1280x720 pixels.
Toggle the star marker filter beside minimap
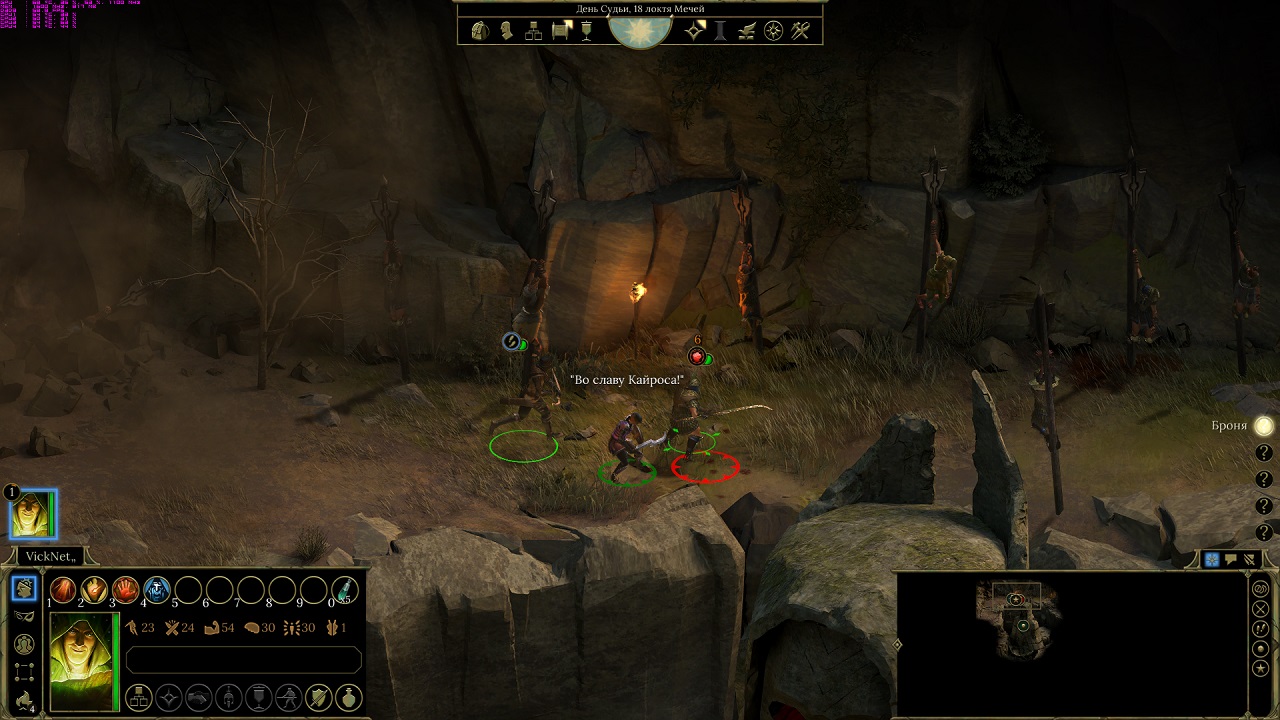point(1260,668)
